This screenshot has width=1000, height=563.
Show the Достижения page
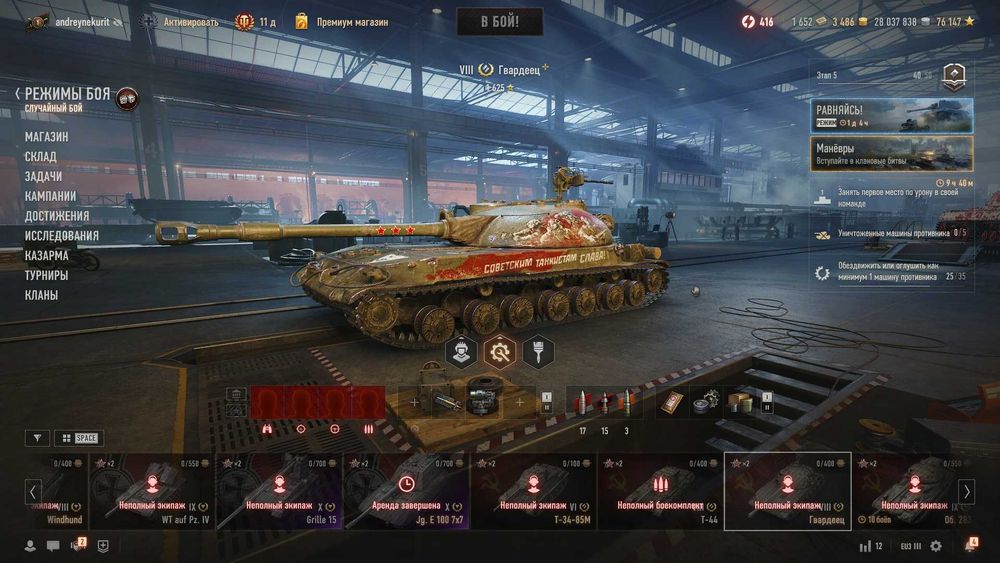[57, 216]
